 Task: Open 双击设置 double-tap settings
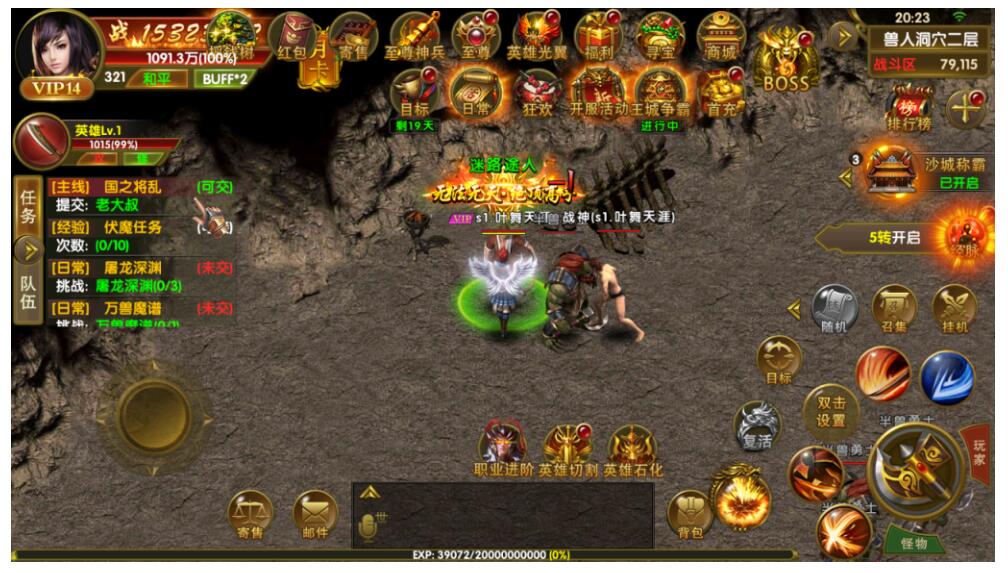pos(831,411)
